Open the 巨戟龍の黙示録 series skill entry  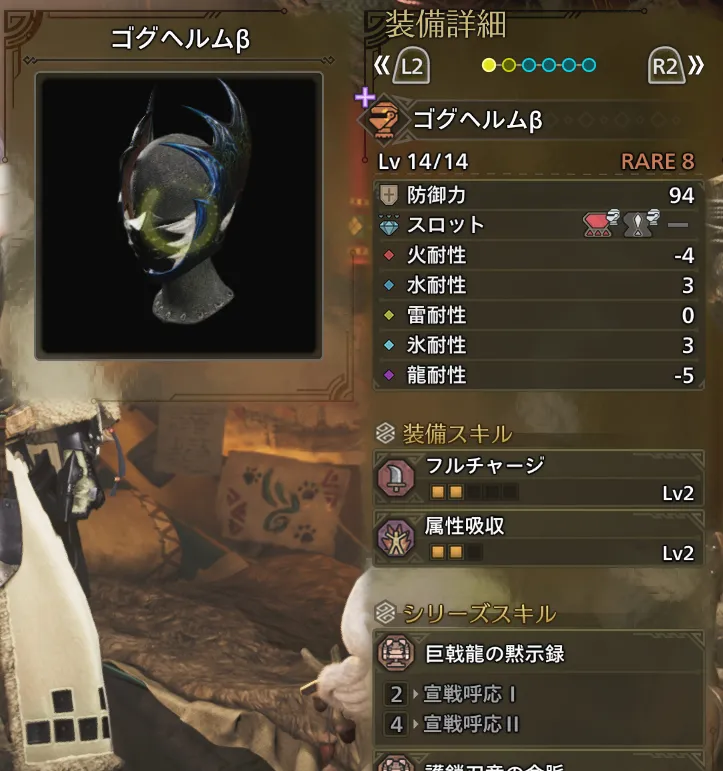537,654
